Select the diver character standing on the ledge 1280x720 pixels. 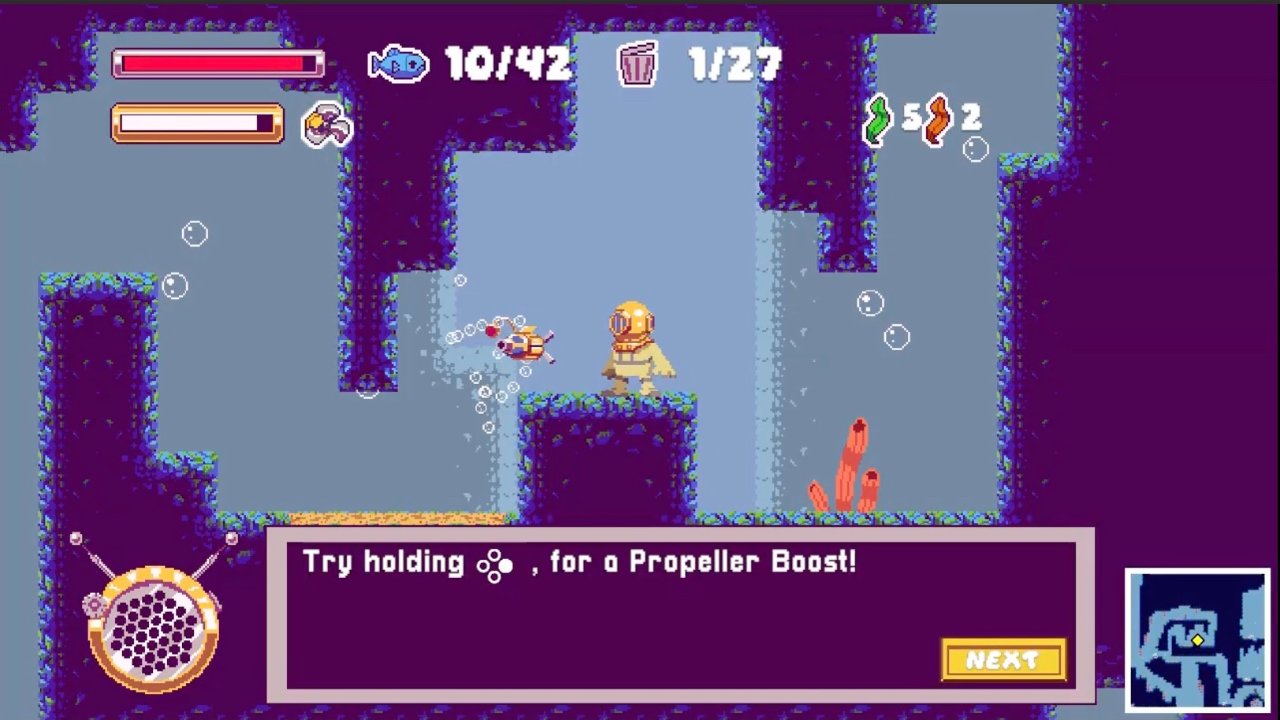(x=632, y=343)
